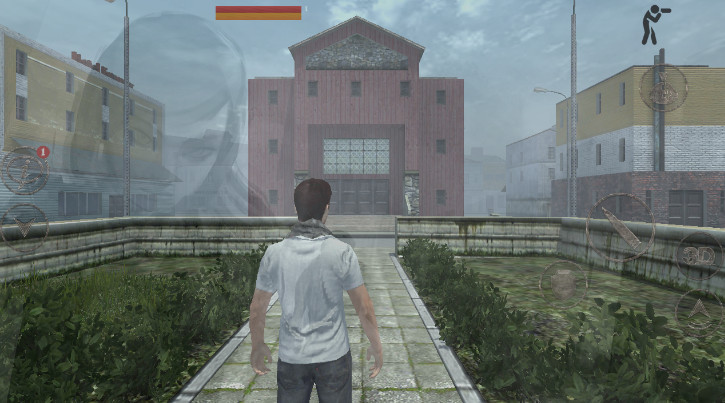The width and height of the screenshot is (725, 403).
Task: Tap the upward arrow circle button
Action: [x=699, y=310]
